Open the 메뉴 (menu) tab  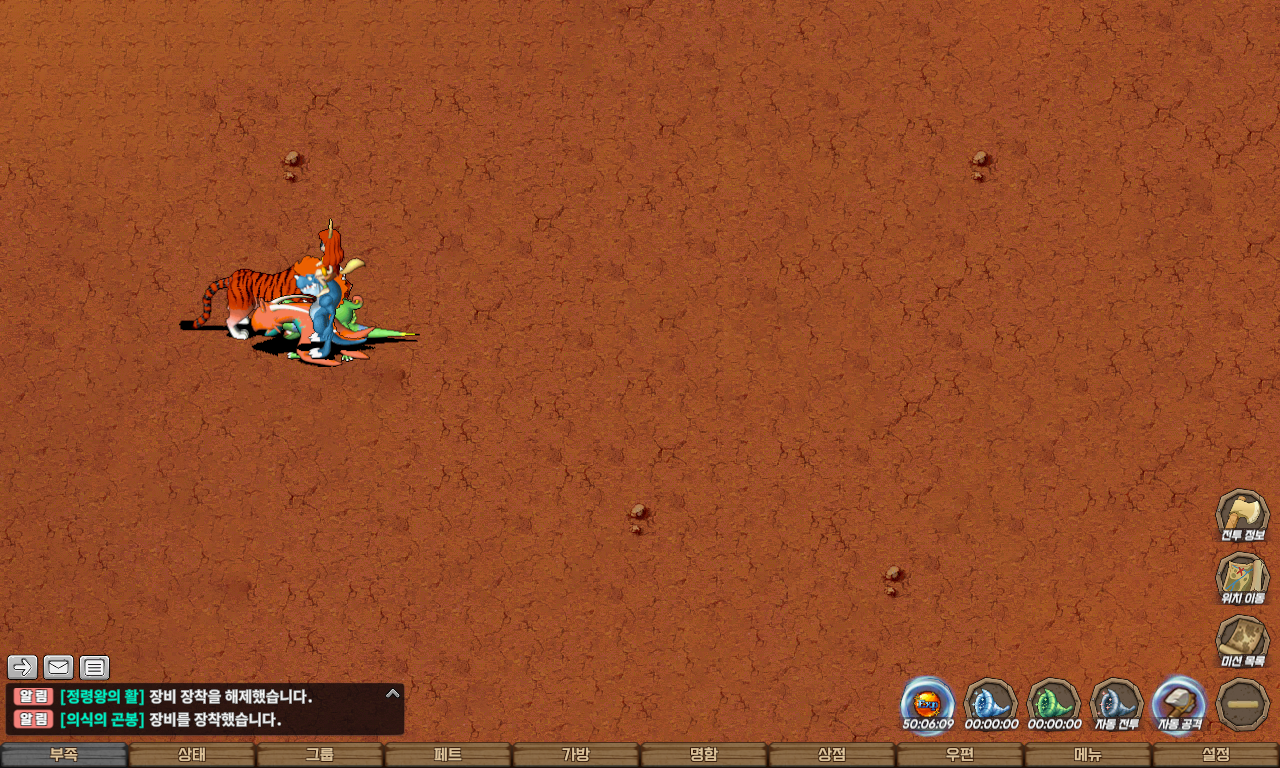(1088, 755)
